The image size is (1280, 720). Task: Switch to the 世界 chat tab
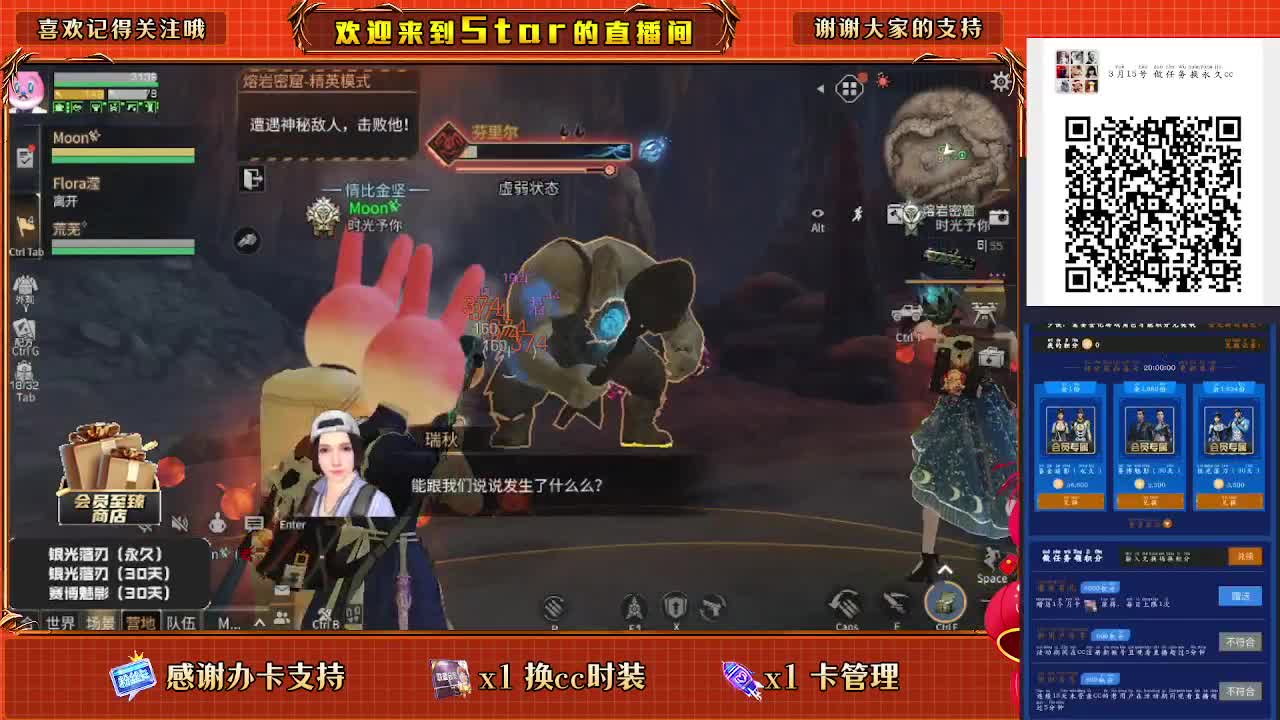click(61, 621)
